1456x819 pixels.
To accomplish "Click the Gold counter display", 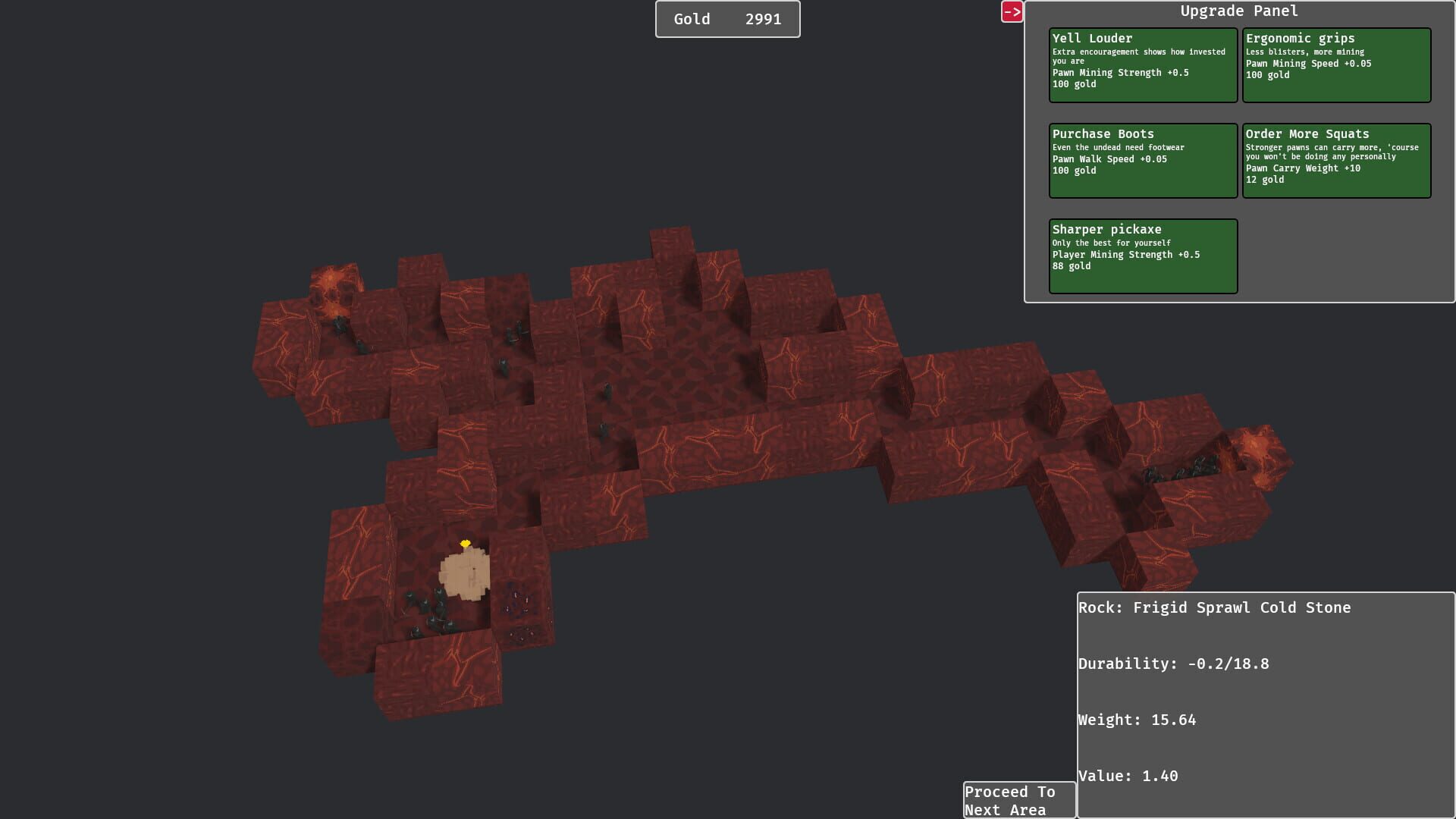I will tap(727, 19).
